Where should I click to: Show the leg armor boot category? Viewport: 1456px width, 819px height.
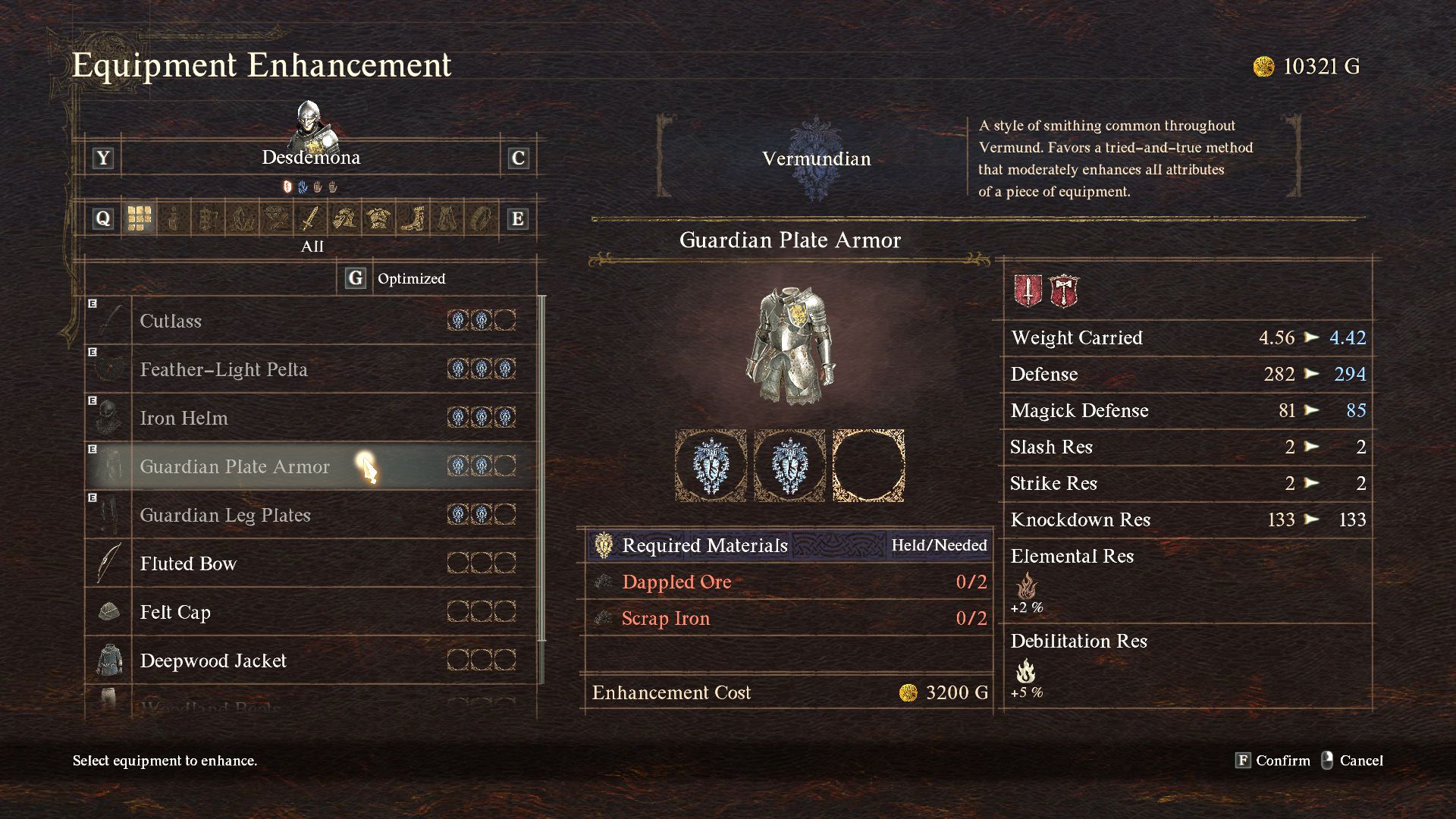tap(413, 219)
